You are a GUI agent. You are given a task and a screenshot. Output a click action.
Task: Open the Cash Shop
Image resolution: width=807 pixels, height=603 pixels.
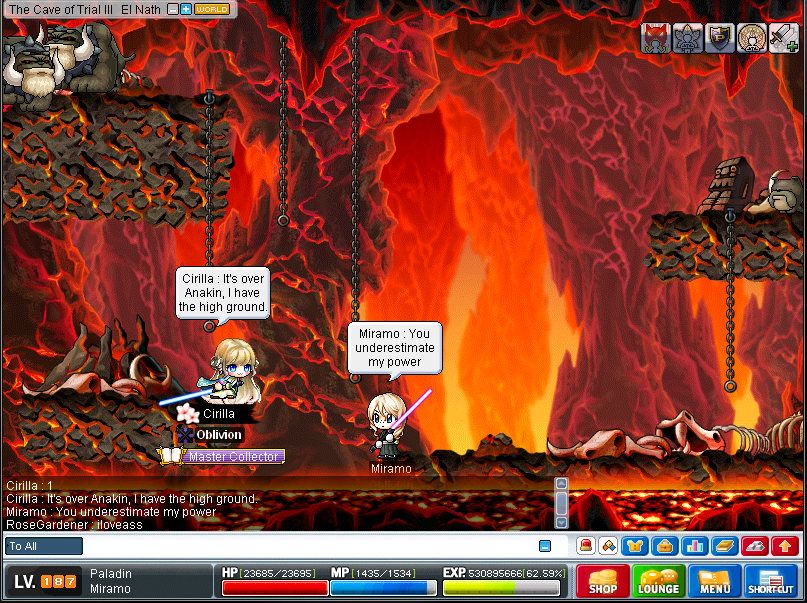[602, 581]
